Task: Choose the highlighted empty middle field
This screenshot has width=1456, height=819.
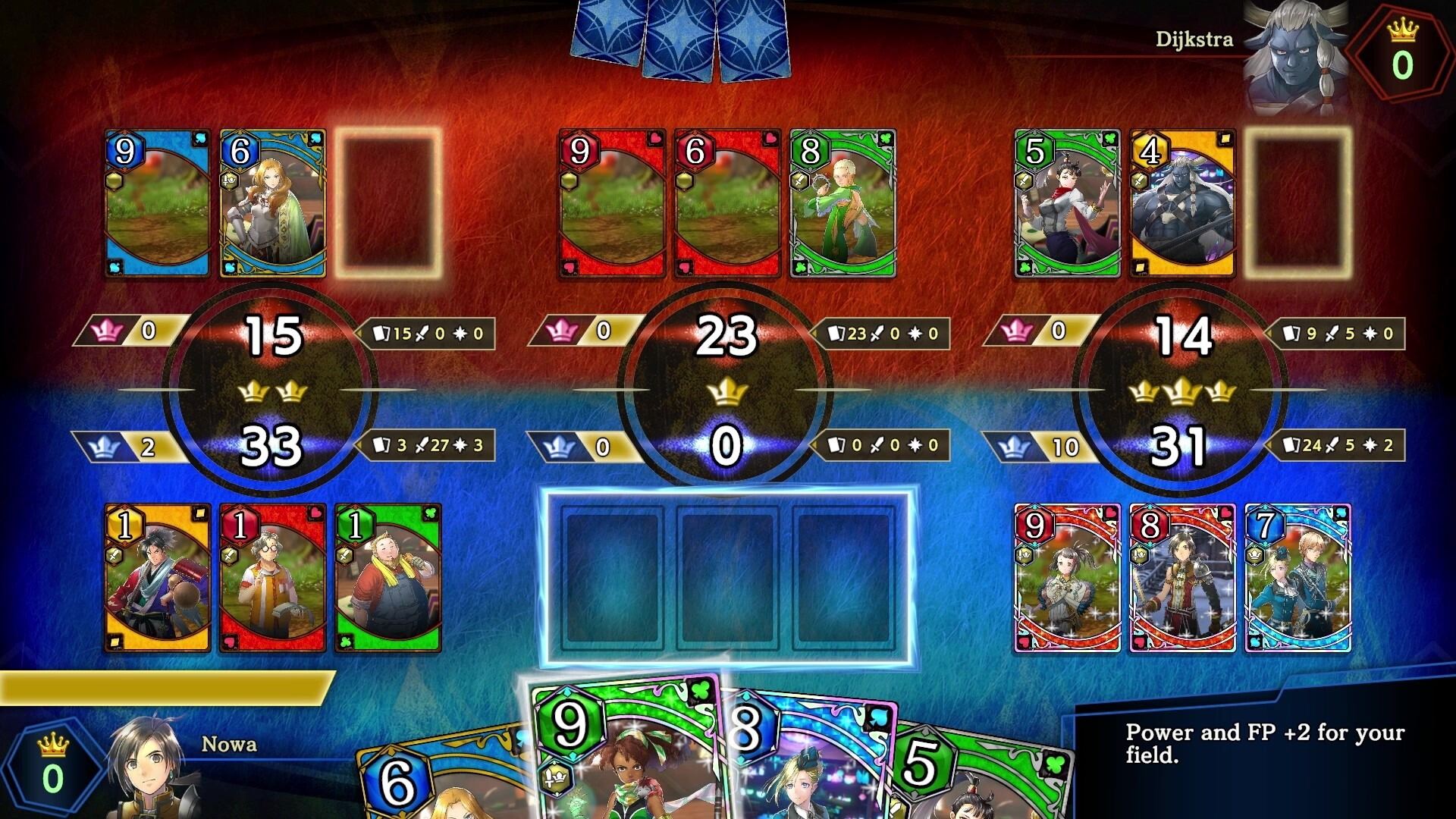Action: click(x=727, y=578)
